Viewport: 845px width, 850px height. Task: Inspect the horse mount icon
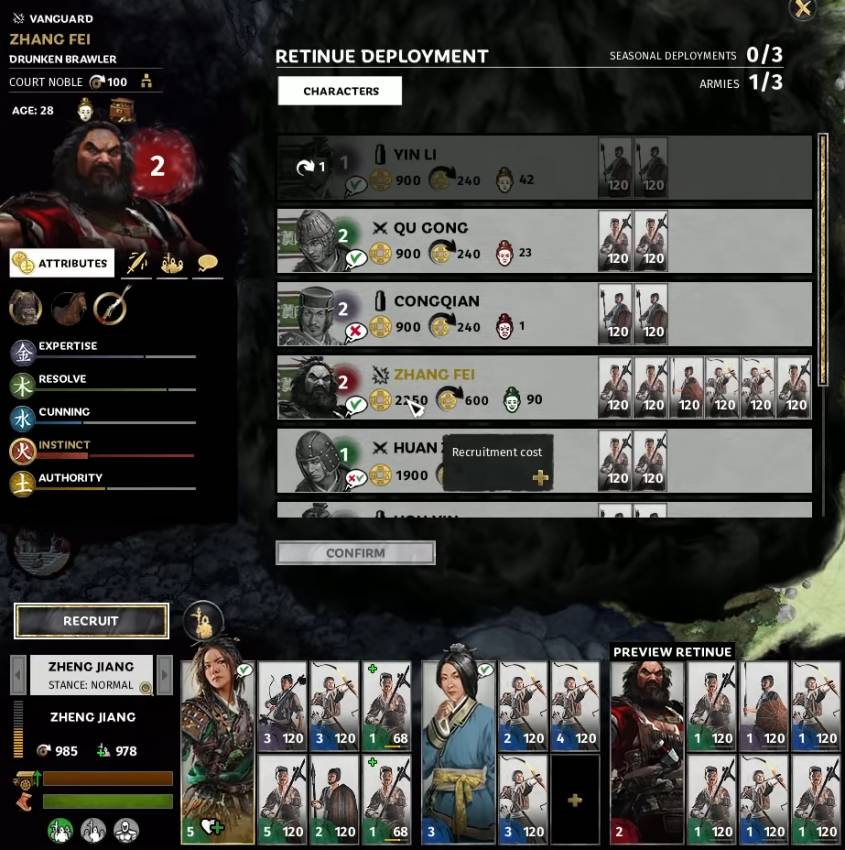(x=68, y=309)
